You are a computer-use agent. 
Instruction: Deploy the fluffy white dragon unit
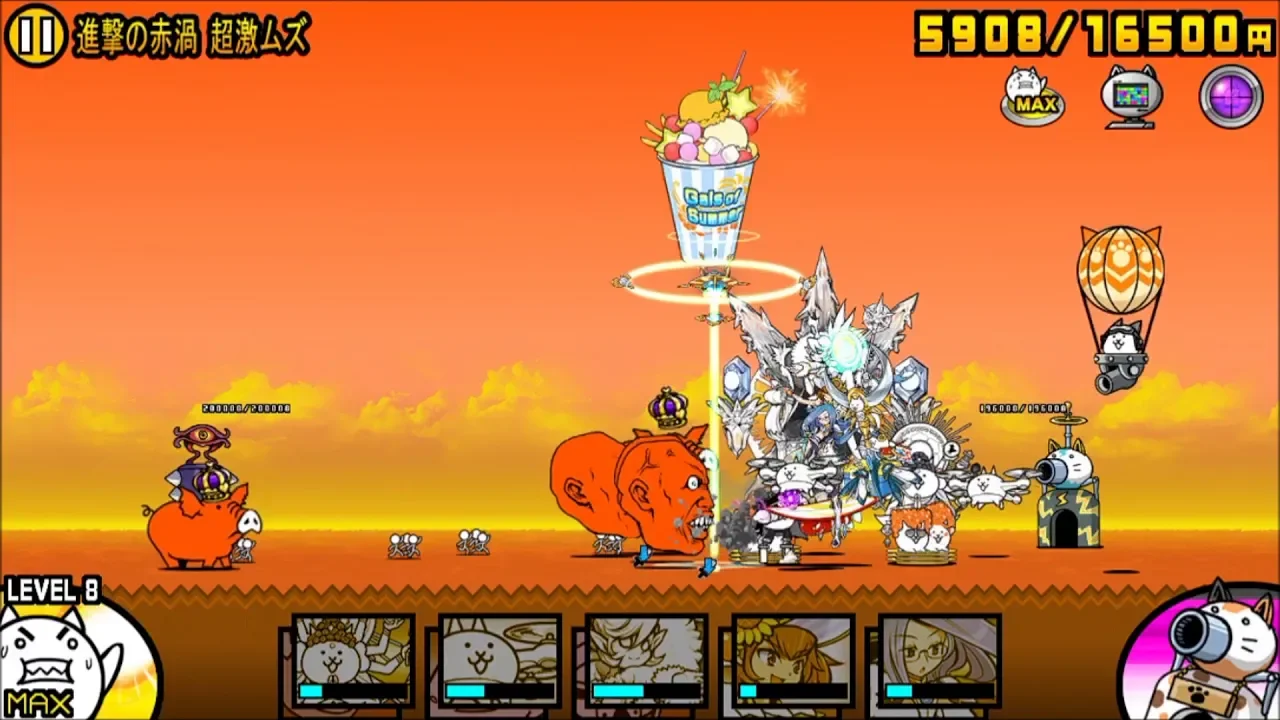click(646, 662)
